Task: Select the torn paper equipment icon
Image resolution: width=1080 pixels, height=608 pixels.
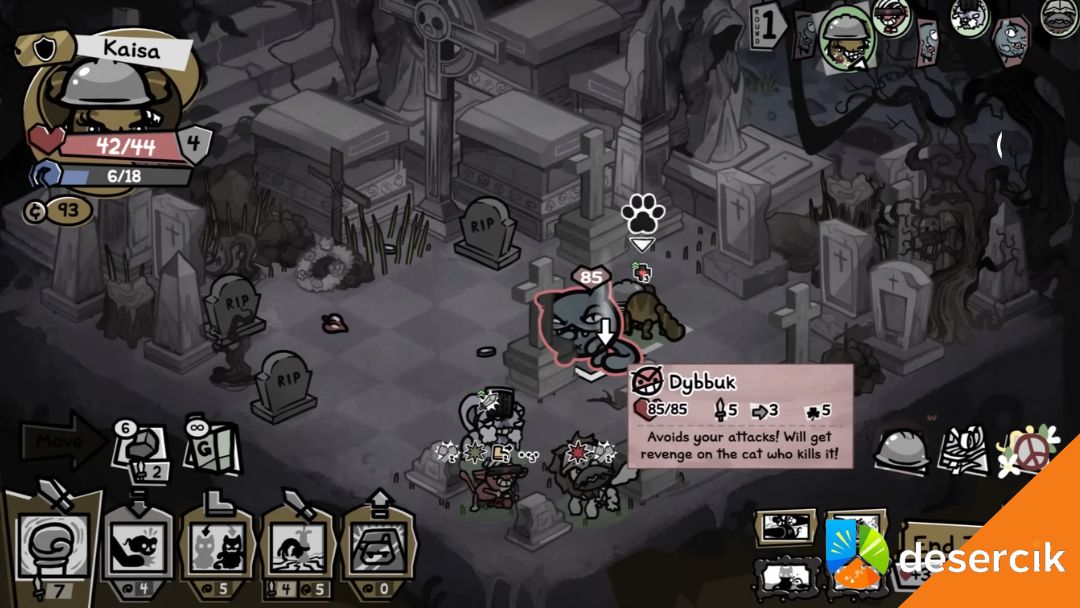Action: (x=961, y=452)
